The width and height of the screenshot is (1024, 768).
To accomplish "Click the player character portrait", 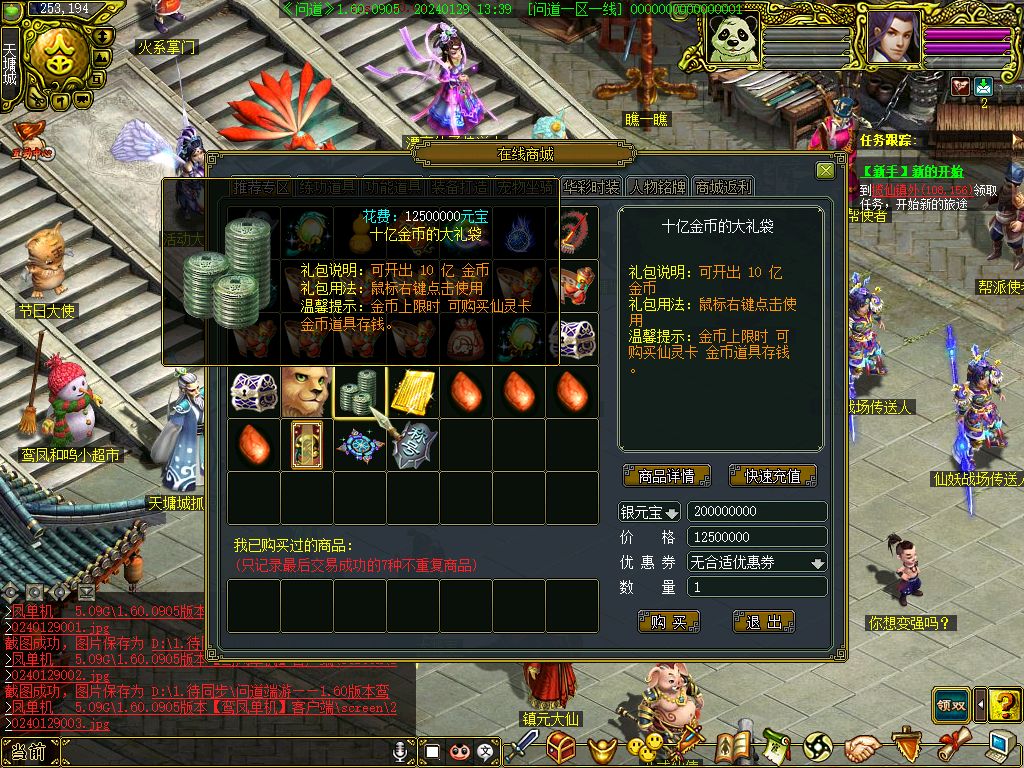I will tap(893, 38).
